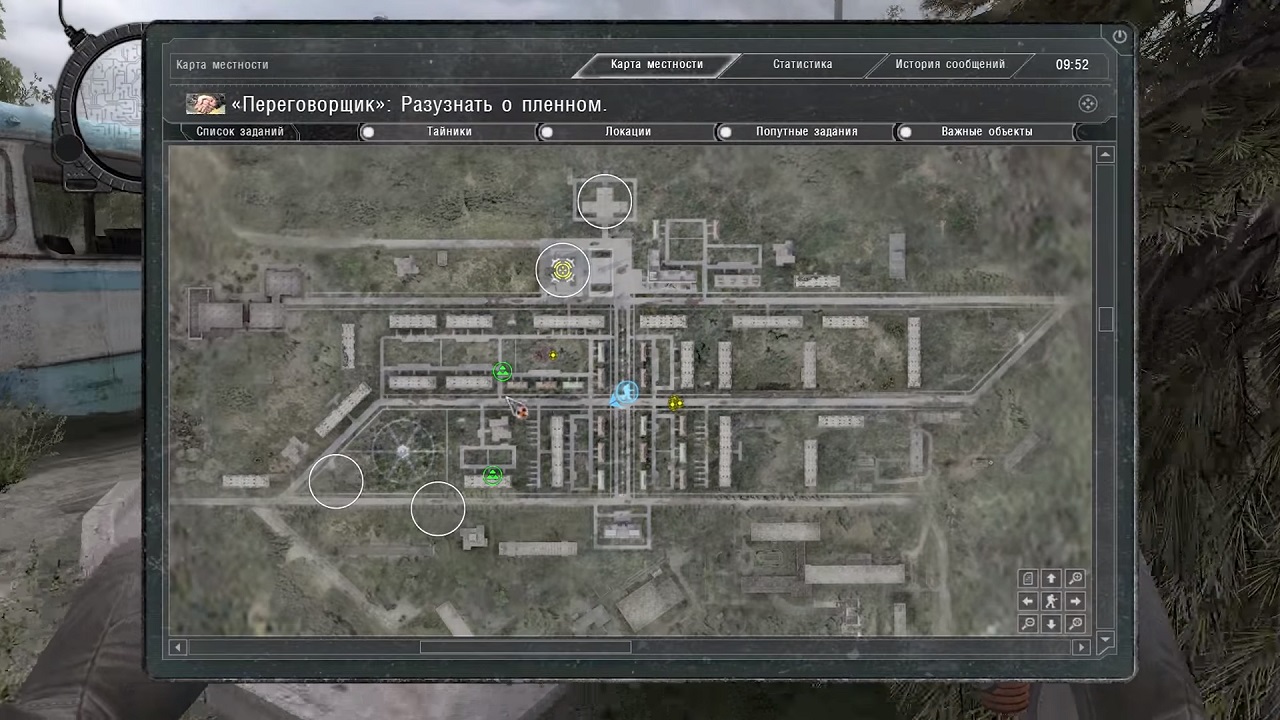The width and height of the screenshot is (1280, 720).
Task: Toggle the Тайники map filter
Action: [x=448, y=132]
